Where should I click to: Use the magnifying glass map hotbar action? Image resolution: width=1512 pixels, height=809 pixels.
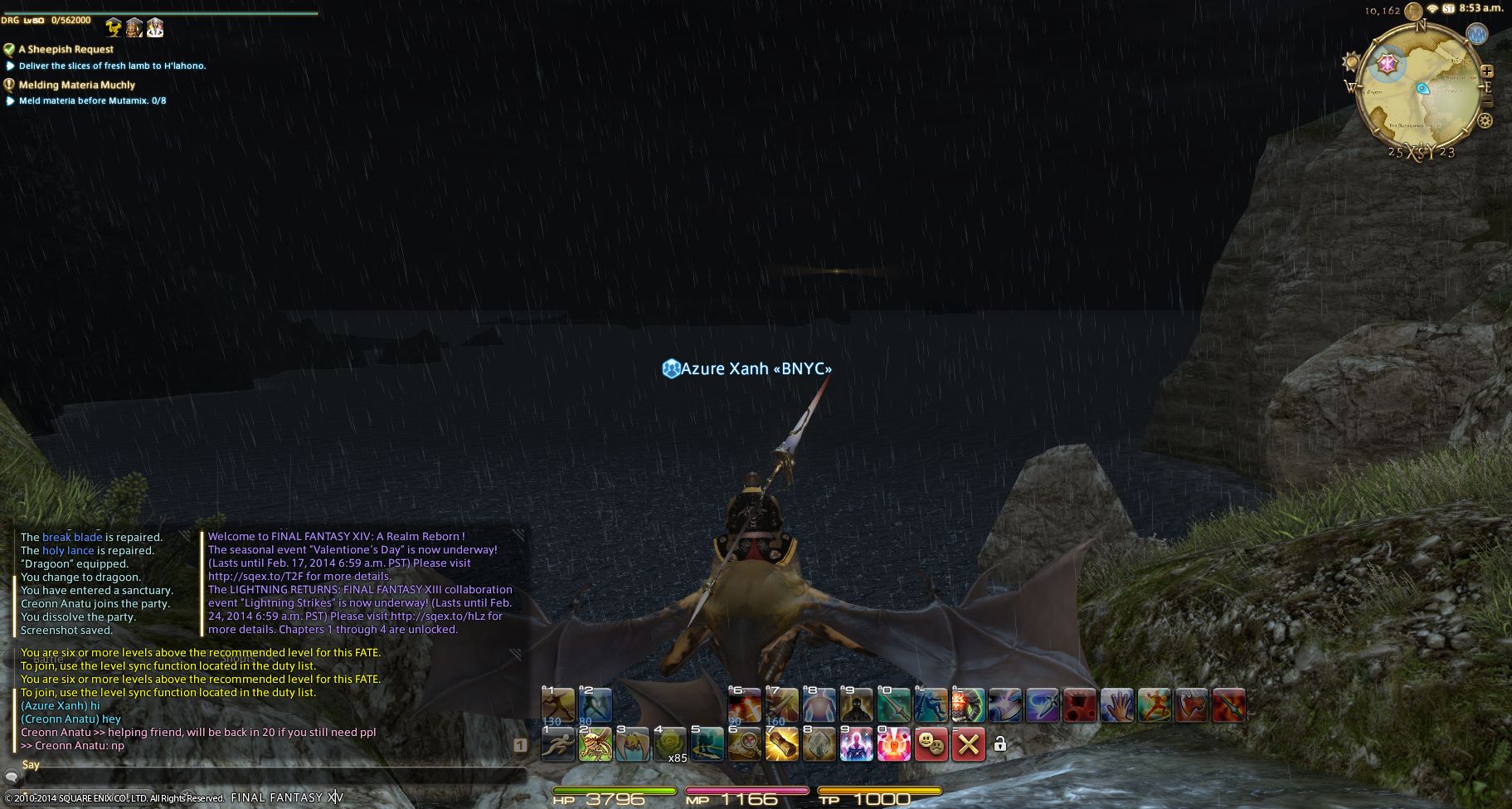click(744, 743)
